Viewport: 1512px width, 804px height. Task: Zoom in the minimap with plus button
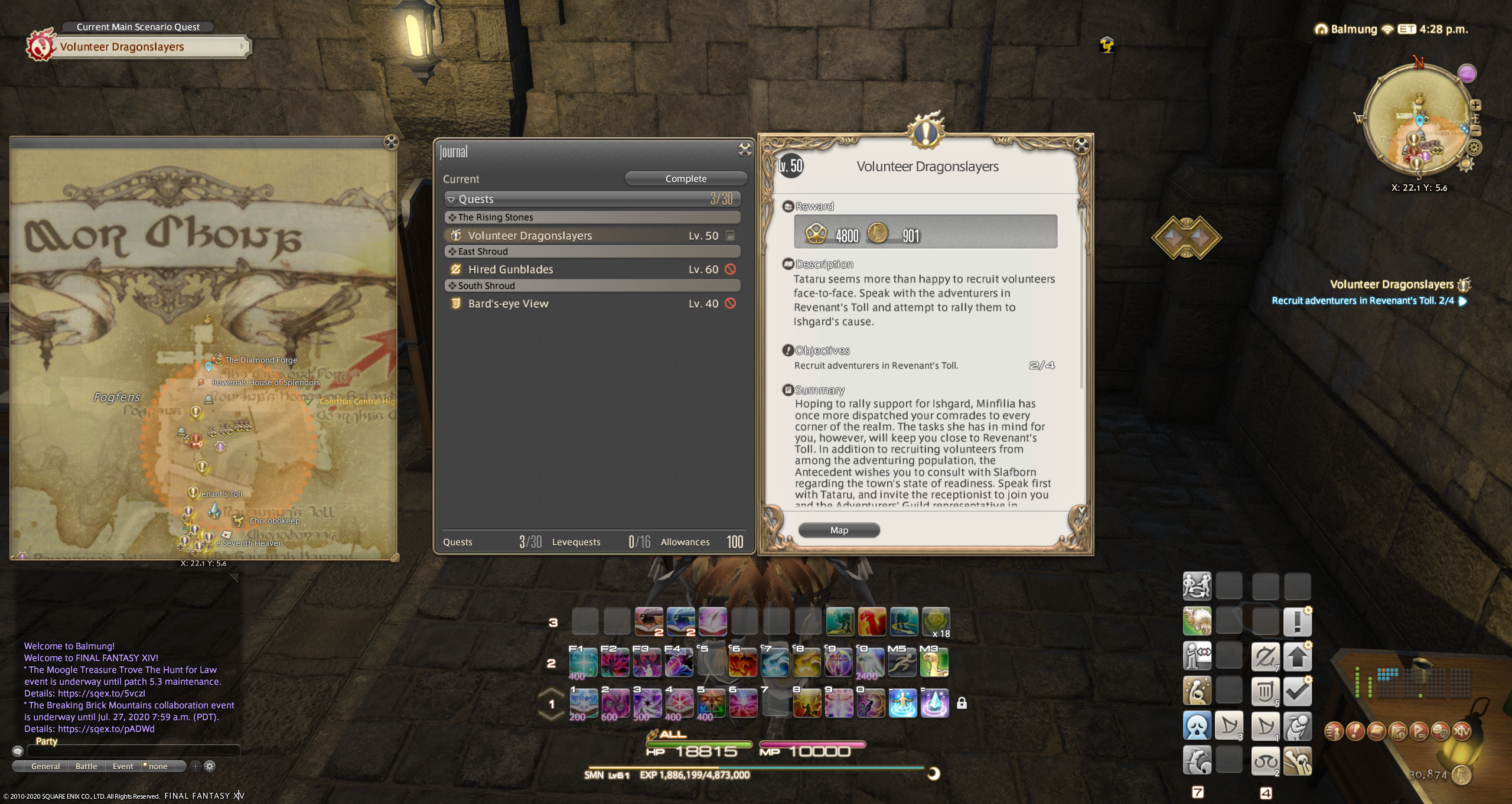tap(1475, 105)
